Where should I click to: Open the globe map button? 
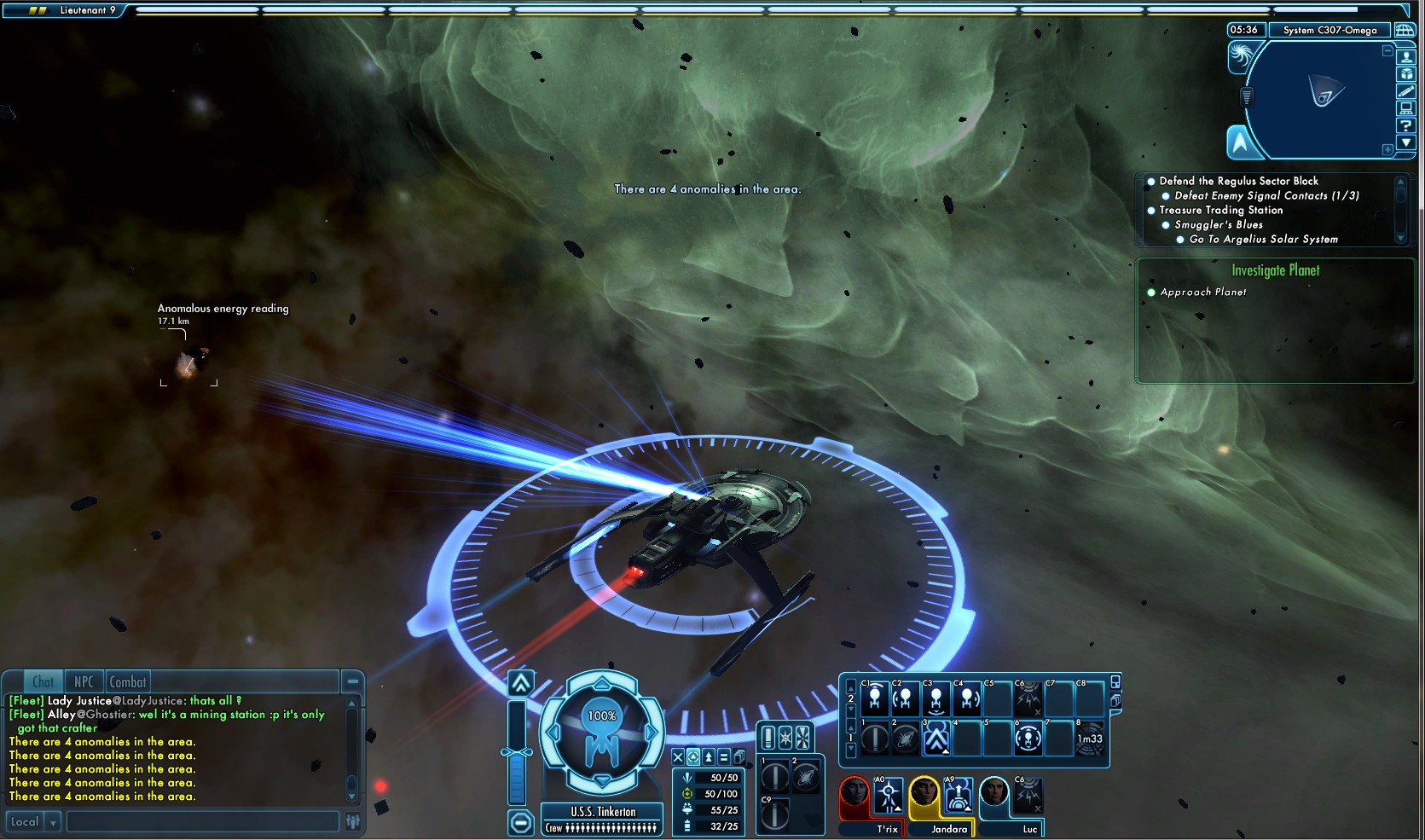tap(1404, 30)
